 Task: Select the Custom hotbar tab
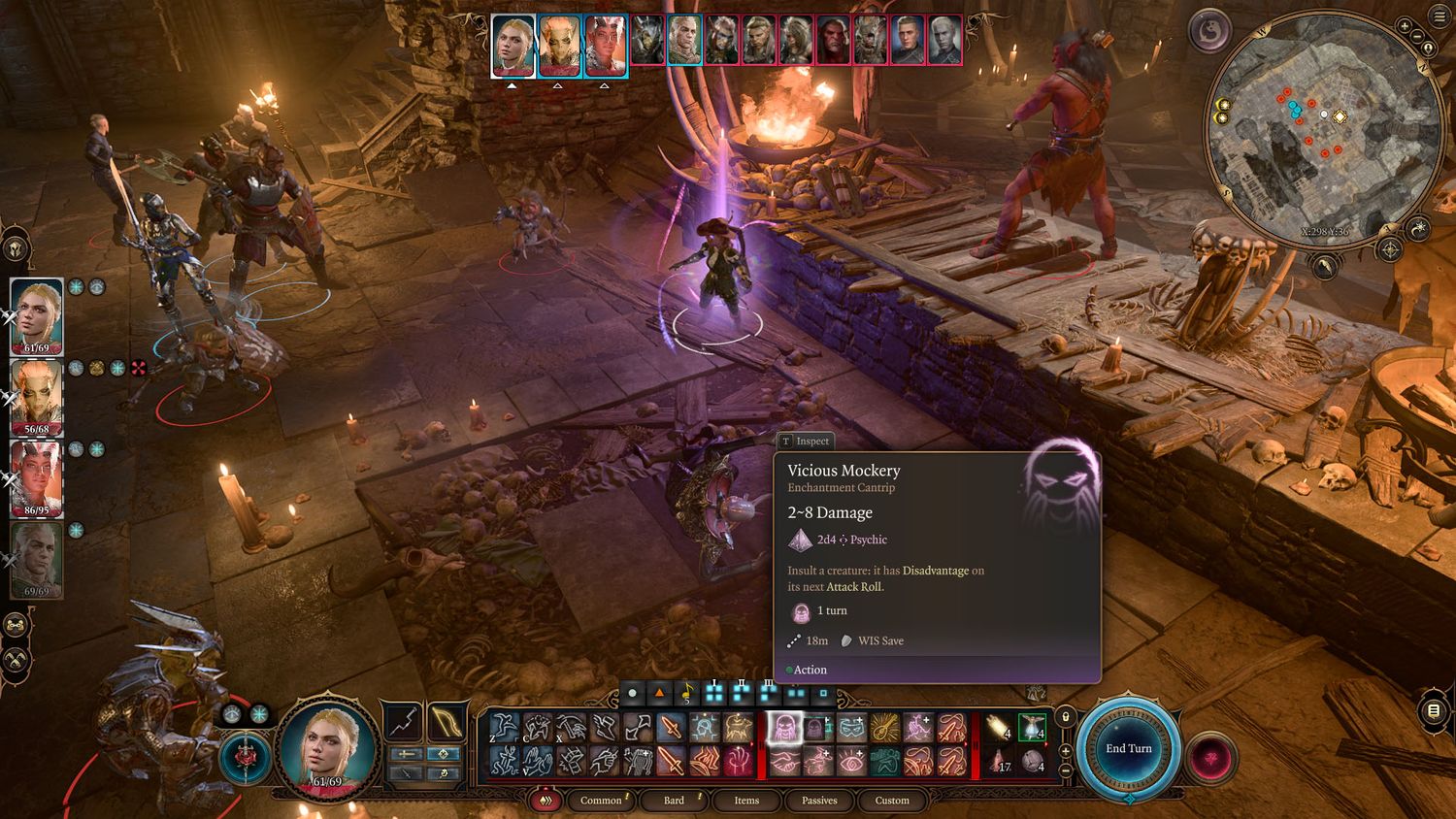(892, 801)
